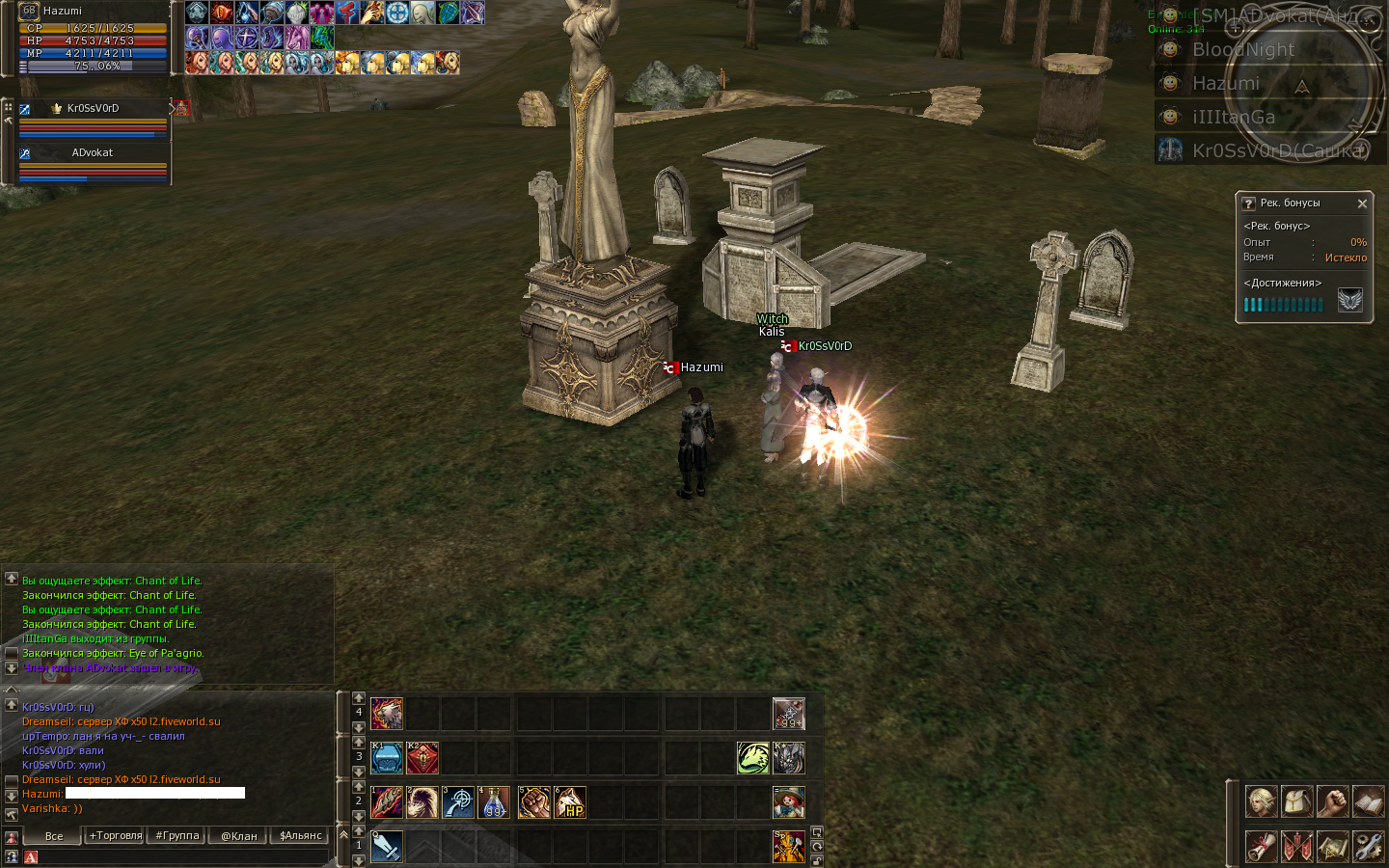The height and width of the screenshot is (868, 1389).
Task: Show the $Альянс chat tab
Action: [301, 836]
